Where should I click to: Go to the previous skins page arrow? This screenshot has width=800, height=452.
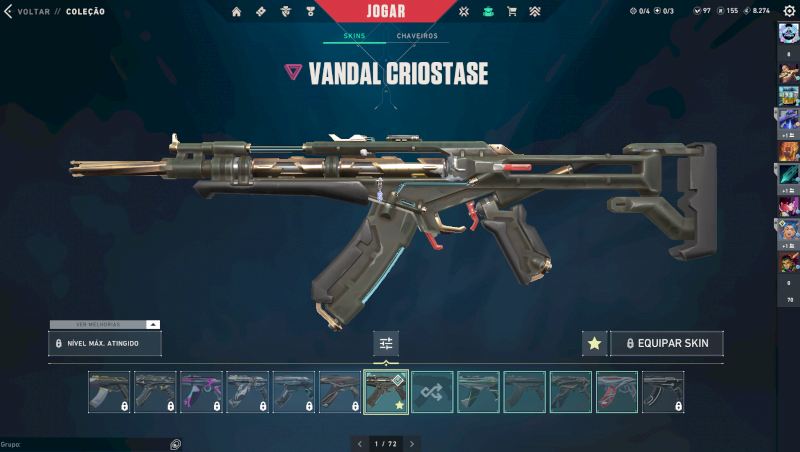(360, 443)
